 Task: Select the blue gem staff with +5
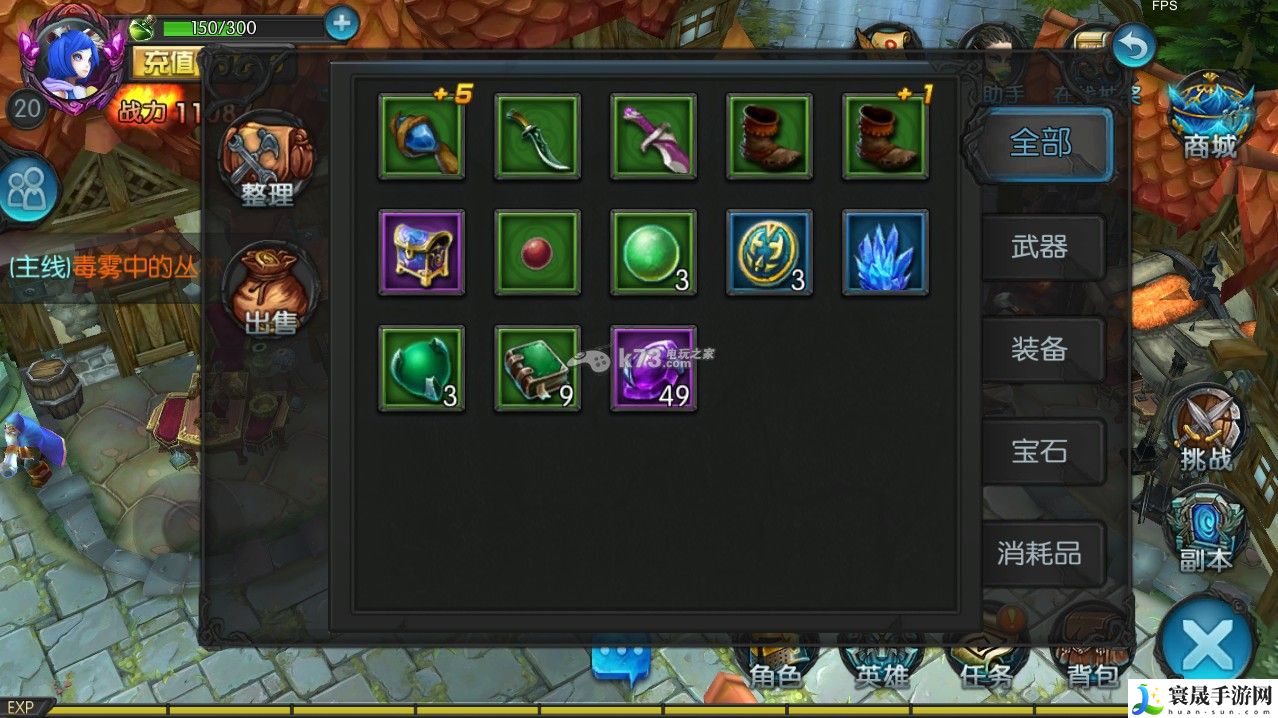[x=421, y=137]
